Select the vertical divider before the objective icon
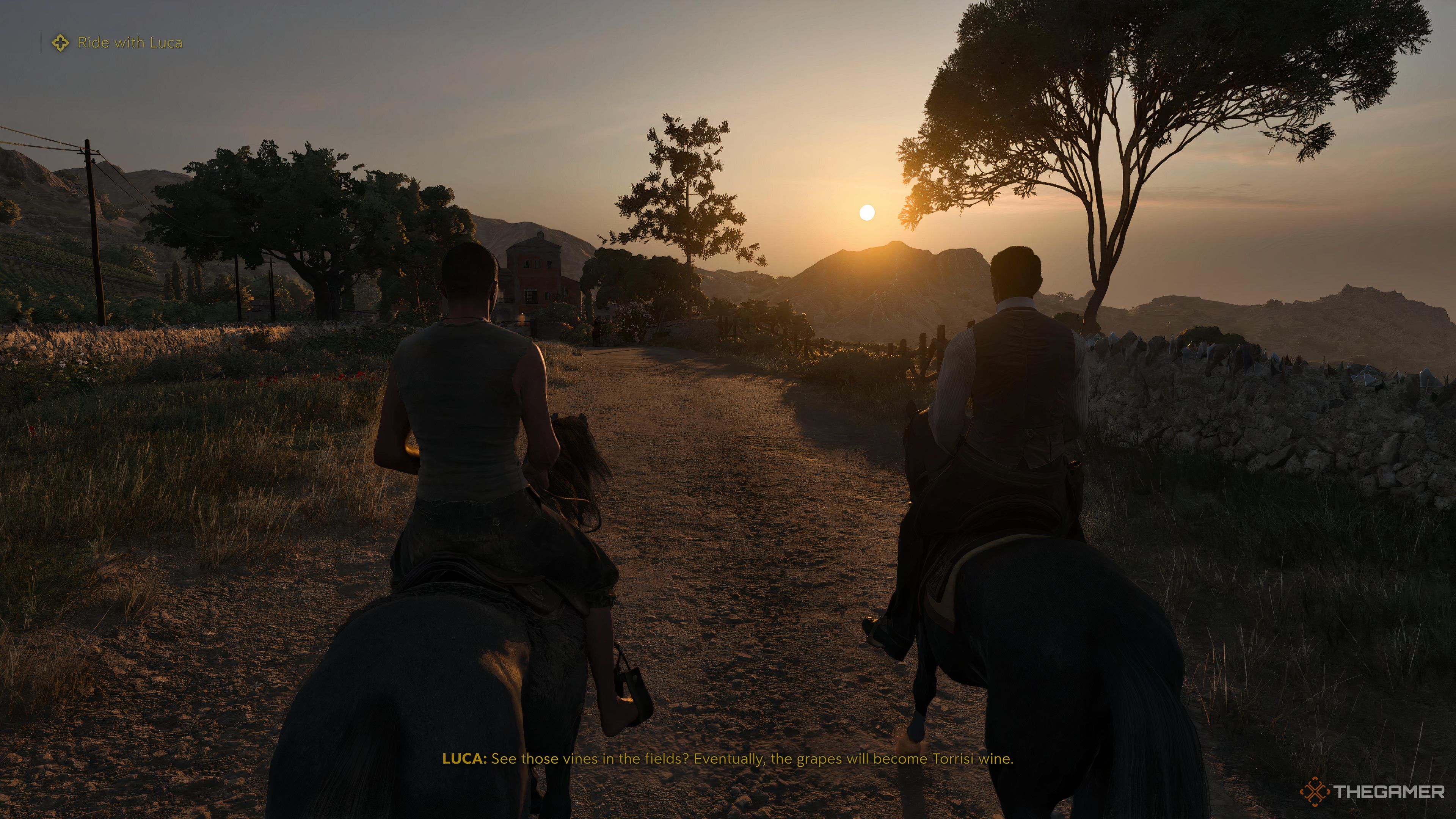 tap(41, 42)
